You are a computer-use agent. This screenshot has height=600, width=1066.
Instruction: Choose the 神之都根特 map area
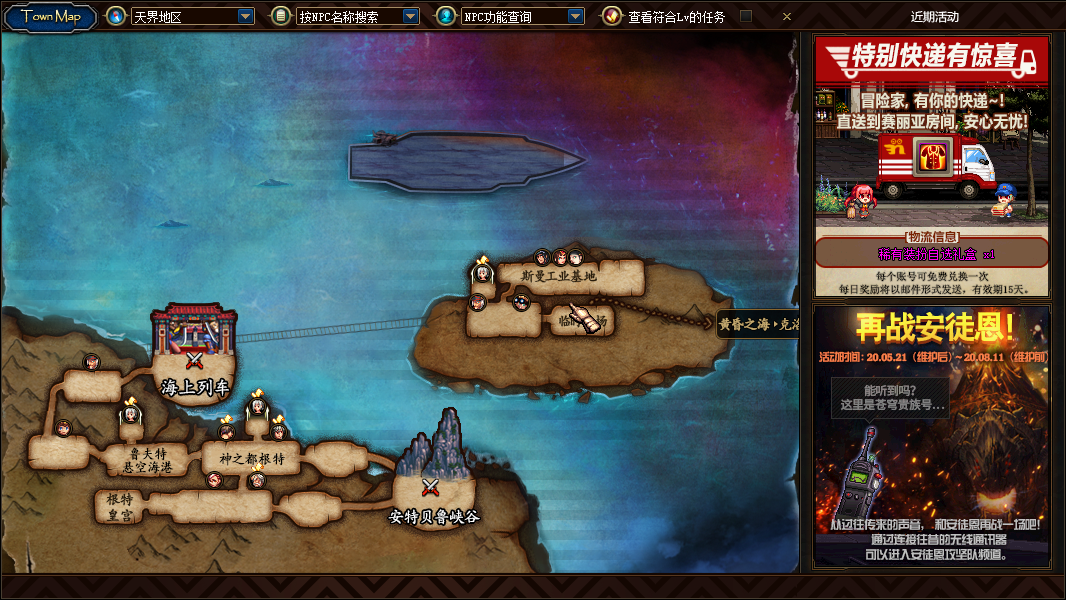coord(244,460)
